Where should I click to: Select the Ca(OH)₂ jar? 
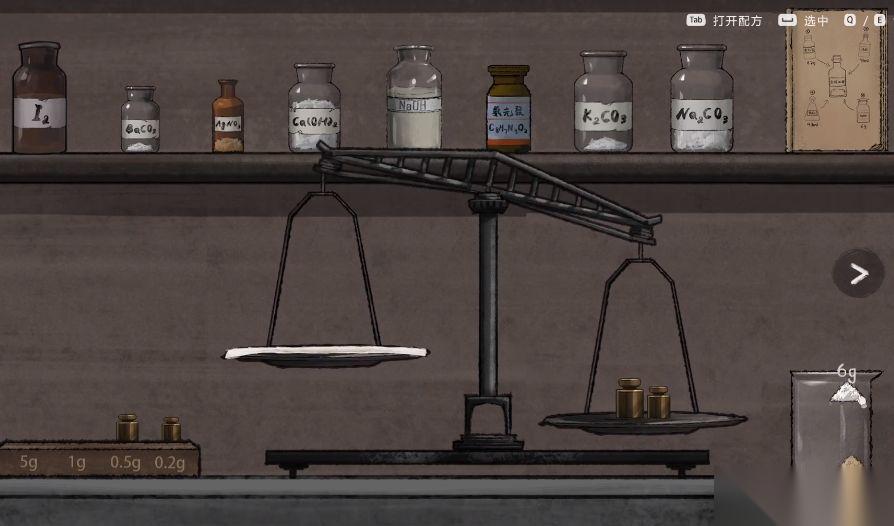click(314, 110)
